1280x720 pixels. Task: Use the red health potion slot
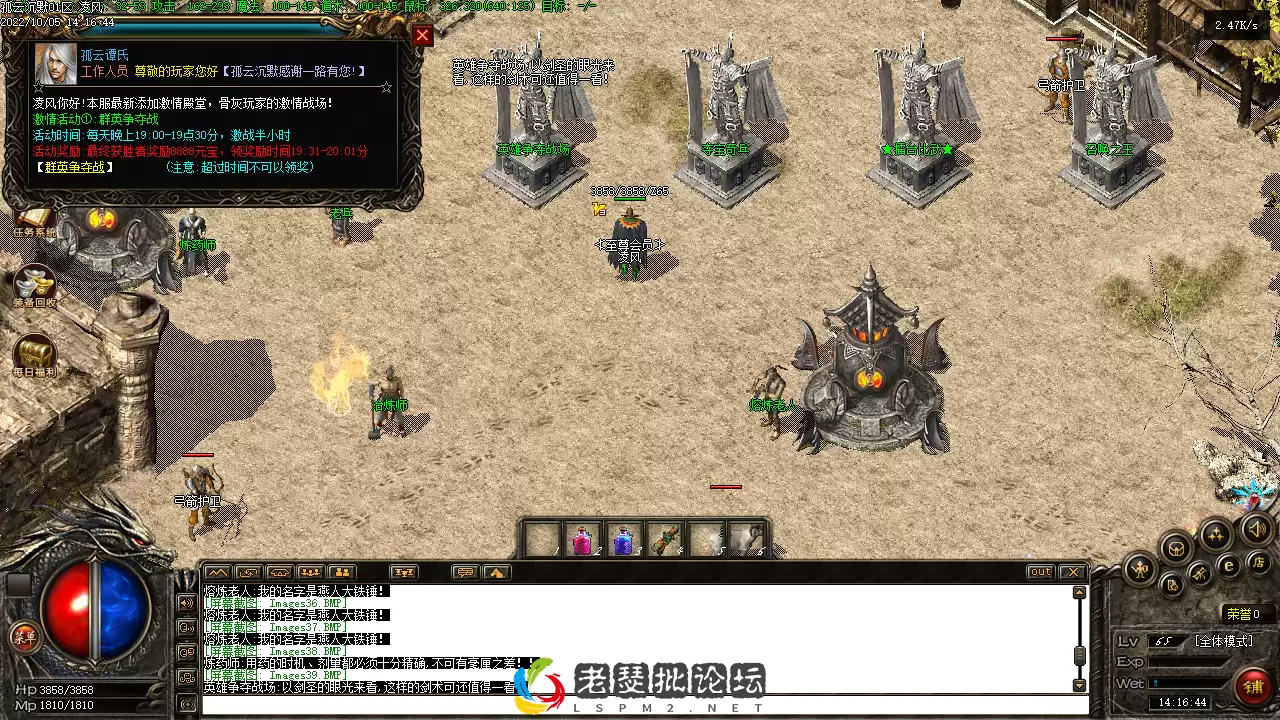(582, 540)
